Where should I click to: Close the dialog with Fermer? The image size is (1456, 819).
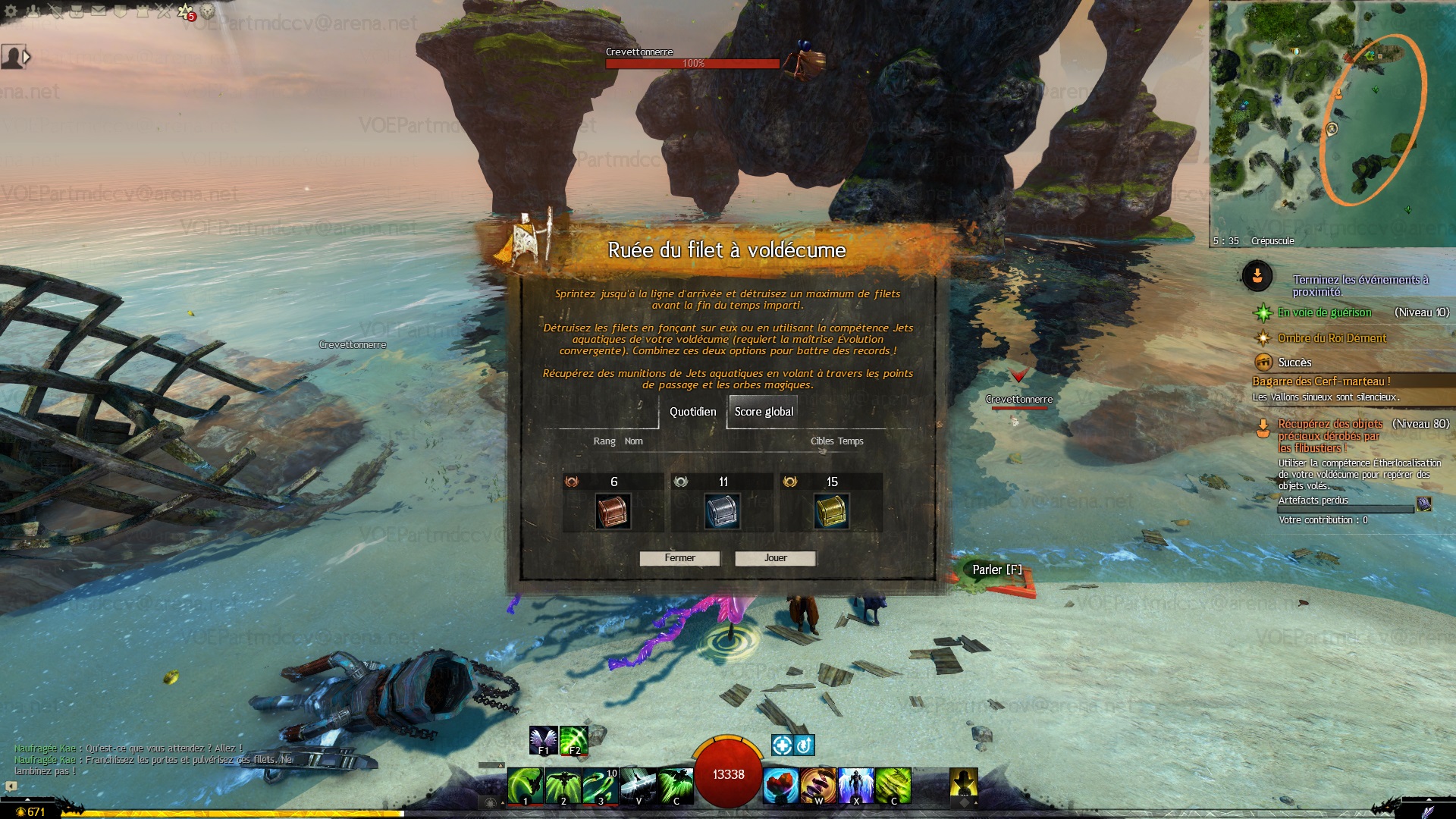tap(679, 558)
